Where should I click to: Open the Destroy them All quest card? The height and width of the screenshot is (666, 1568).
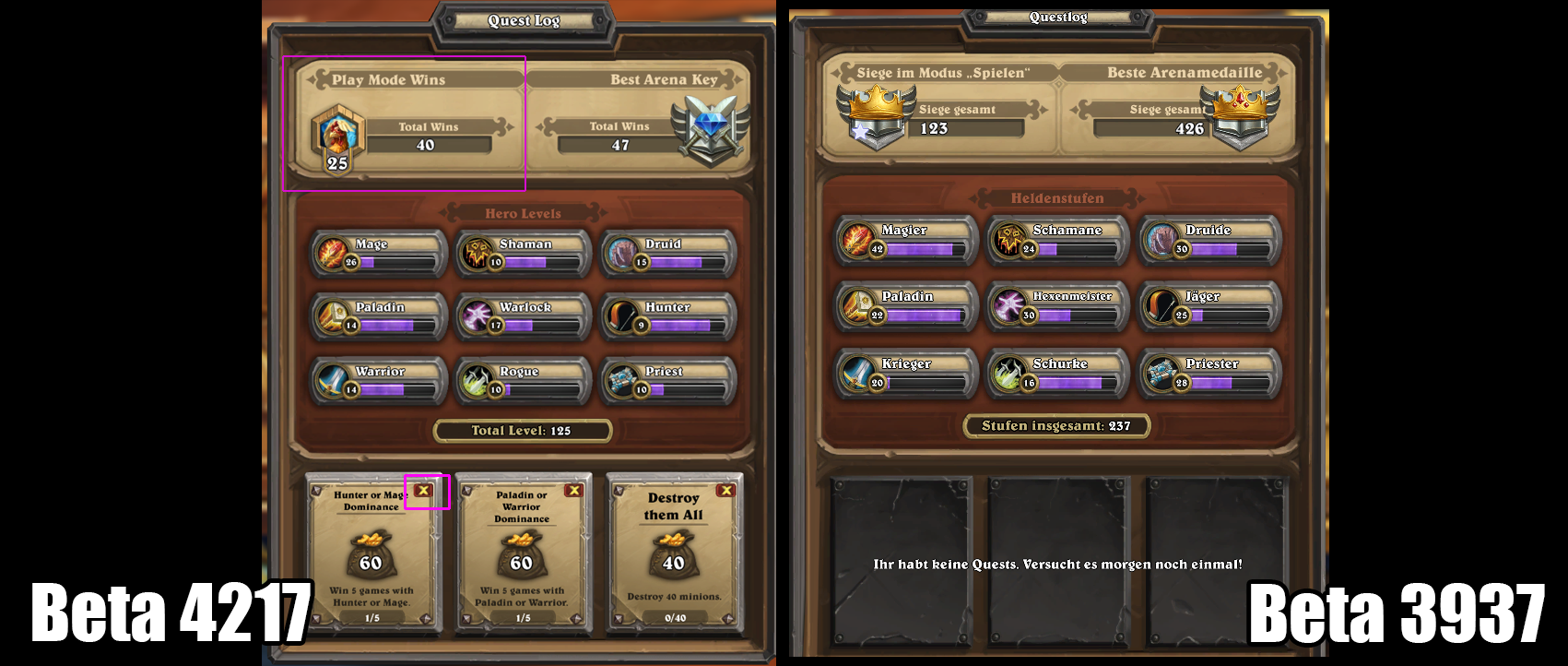click(674, 555)
